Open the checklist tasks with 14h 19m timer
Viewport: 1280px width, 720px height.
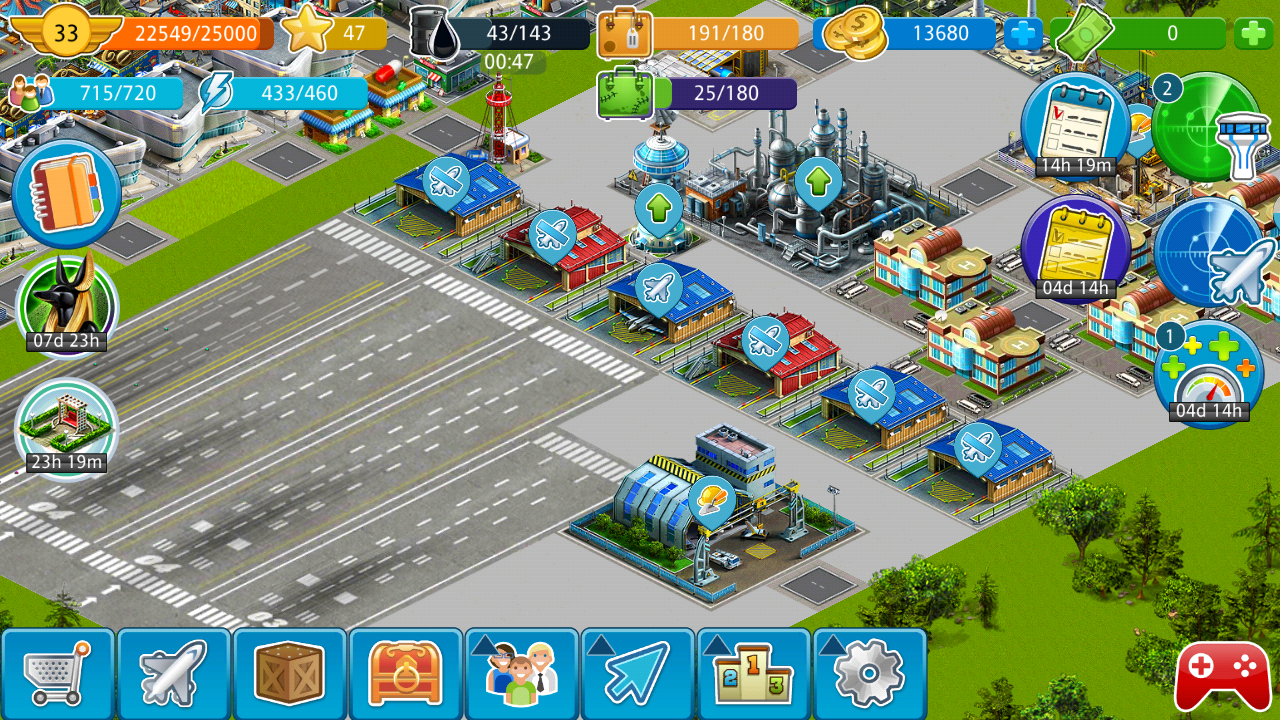[1074, 126]
